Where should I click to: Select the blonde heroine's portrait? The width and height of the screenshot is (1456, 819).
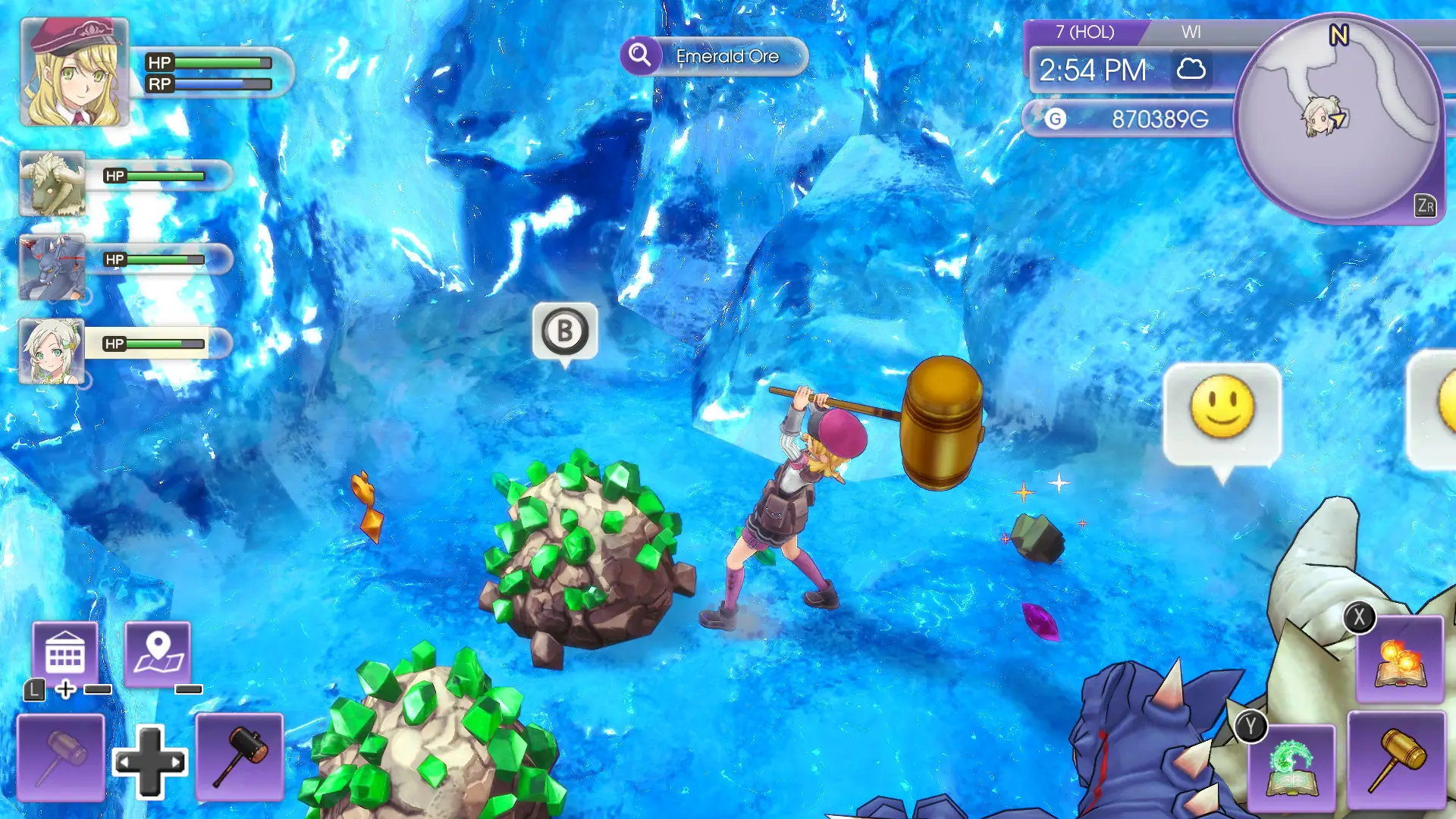click(74, 72)
